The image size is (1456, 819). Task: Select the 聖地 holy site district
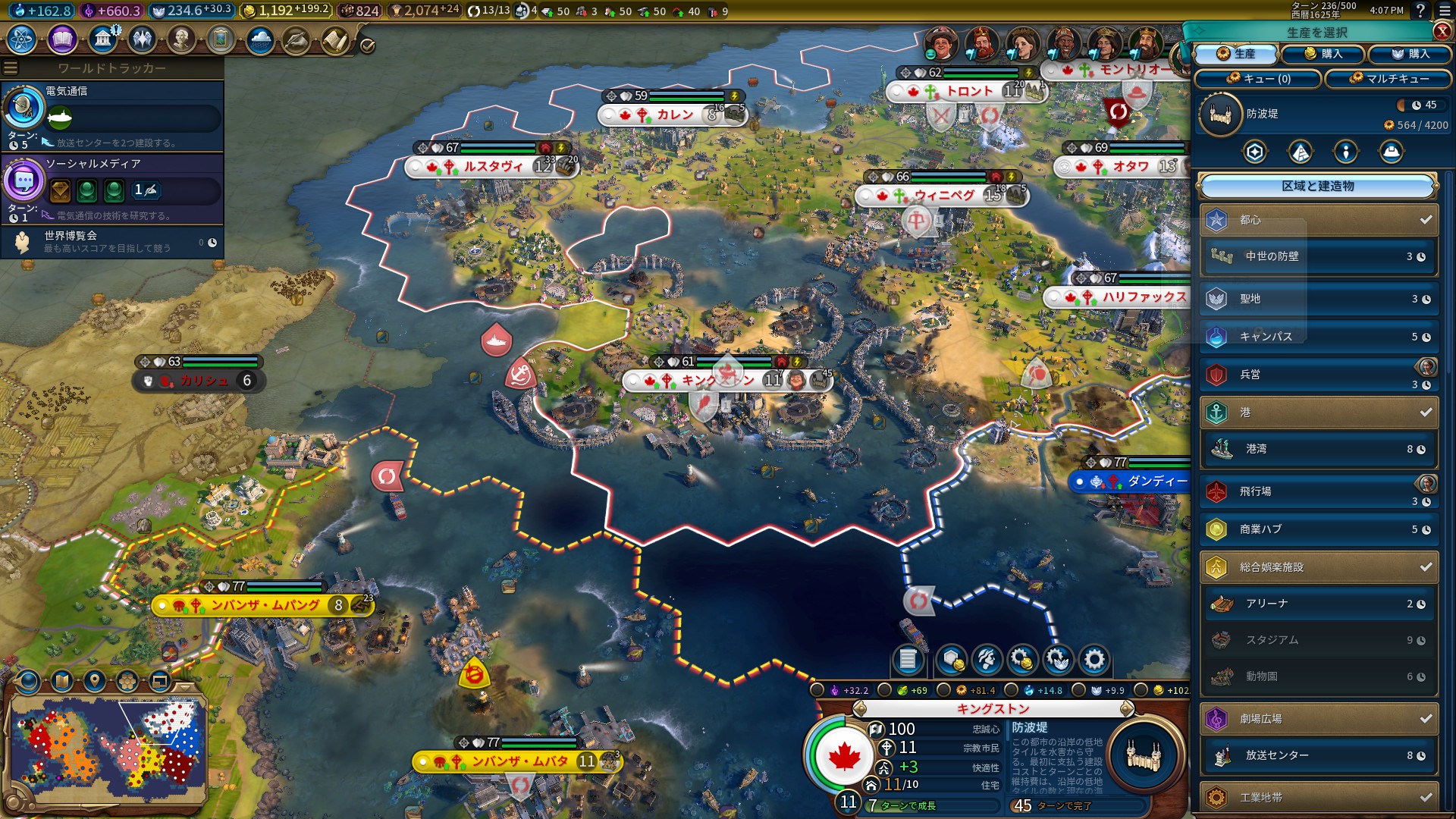(1318, 299)
